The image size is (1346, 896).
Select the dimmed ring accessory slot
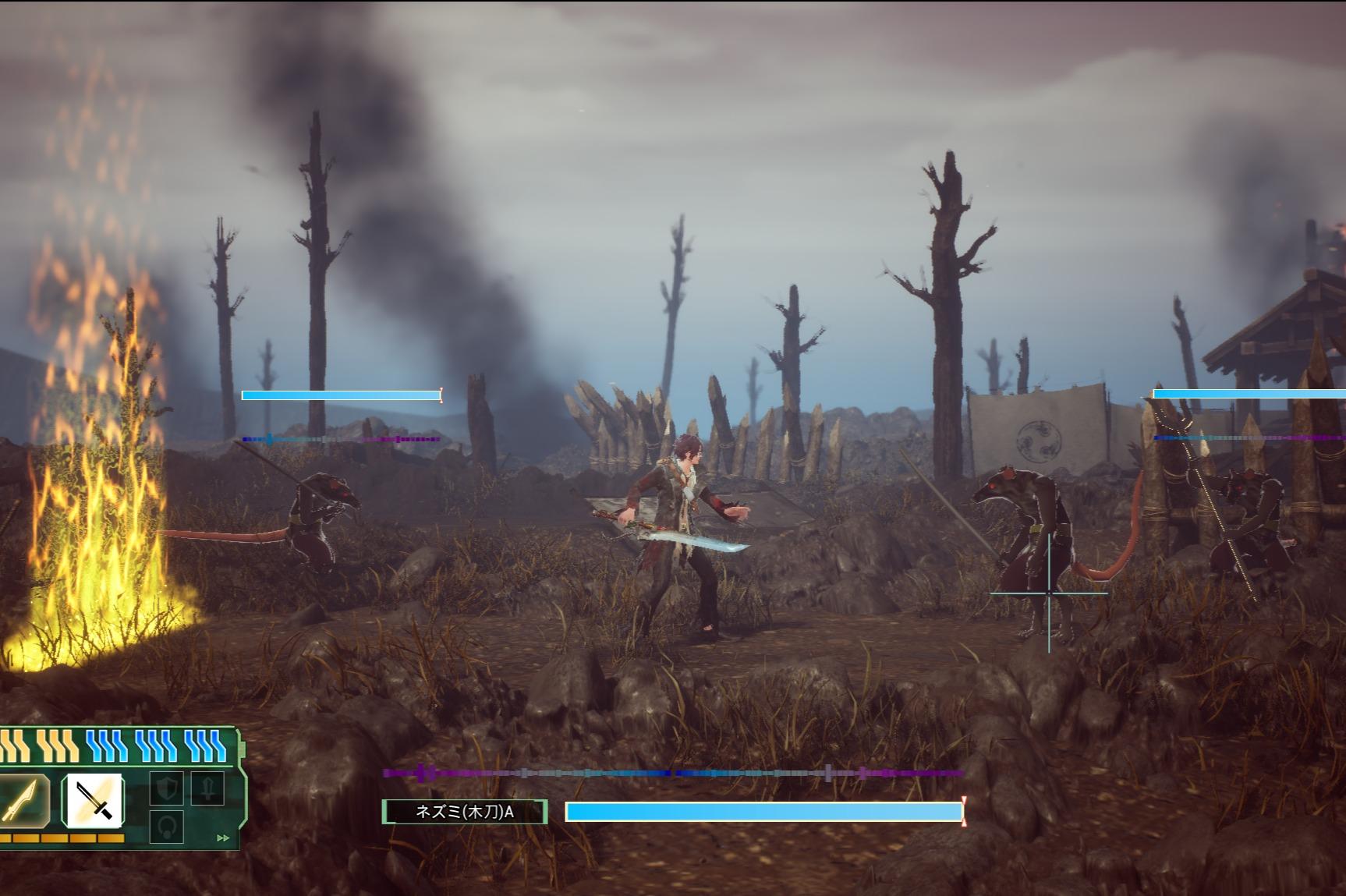pos(166,827)
